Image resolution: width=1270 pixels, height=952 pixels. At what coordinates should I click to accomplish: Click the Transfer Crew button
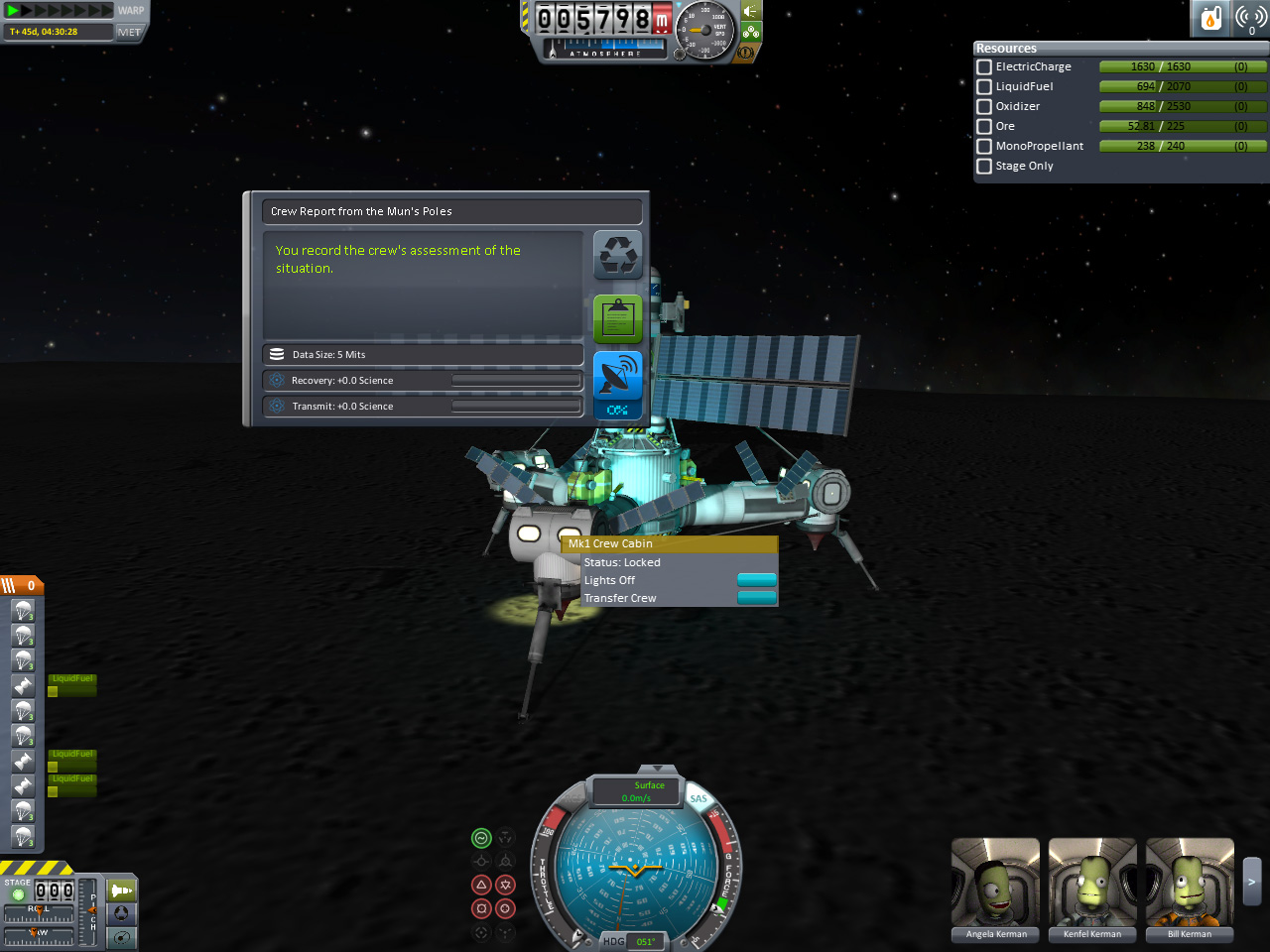[x=757, y=598]
